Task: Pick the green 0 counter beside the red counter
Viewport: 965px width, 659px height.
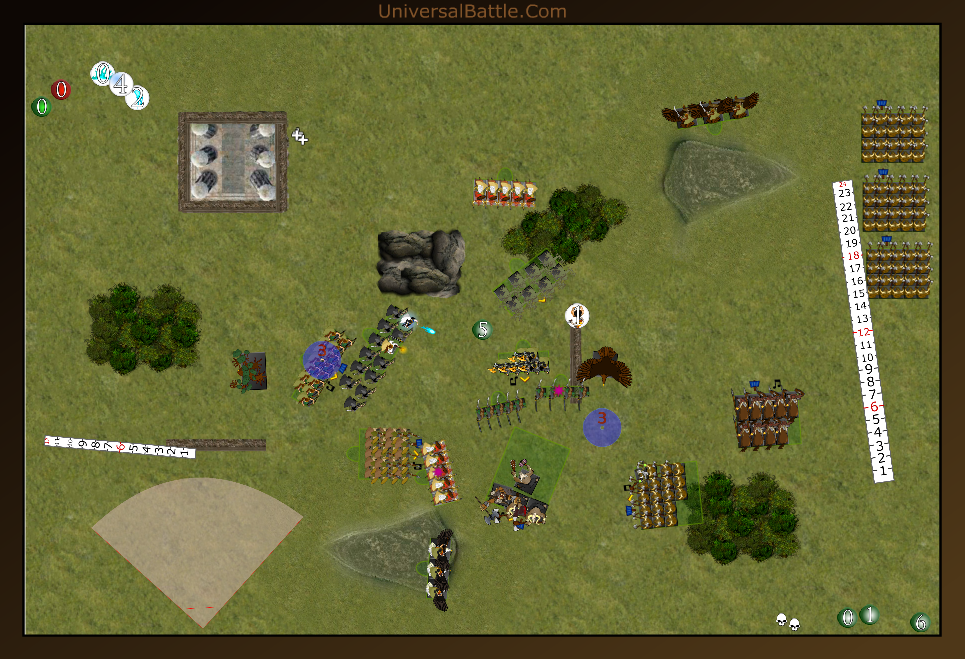Action: coord(41,107)
